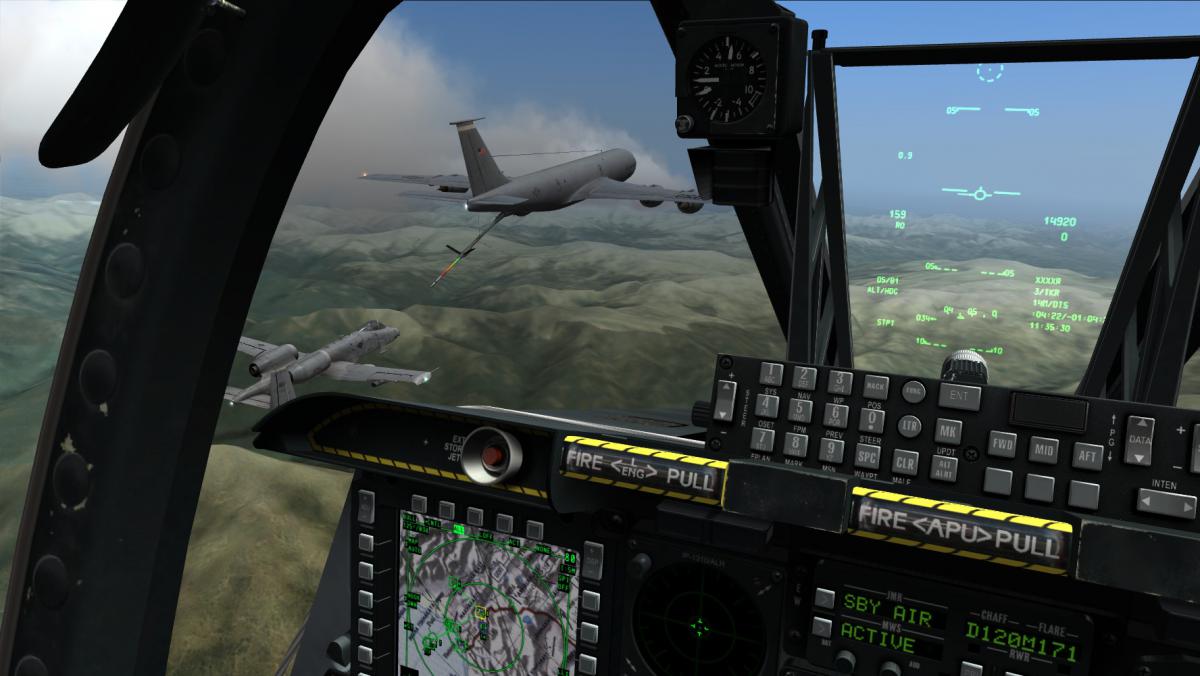The height and width of the screenshot is (676, 1200).
Task: Pull the left ENG fire handle
Action: pyautogui.click(x=641, y=470)
